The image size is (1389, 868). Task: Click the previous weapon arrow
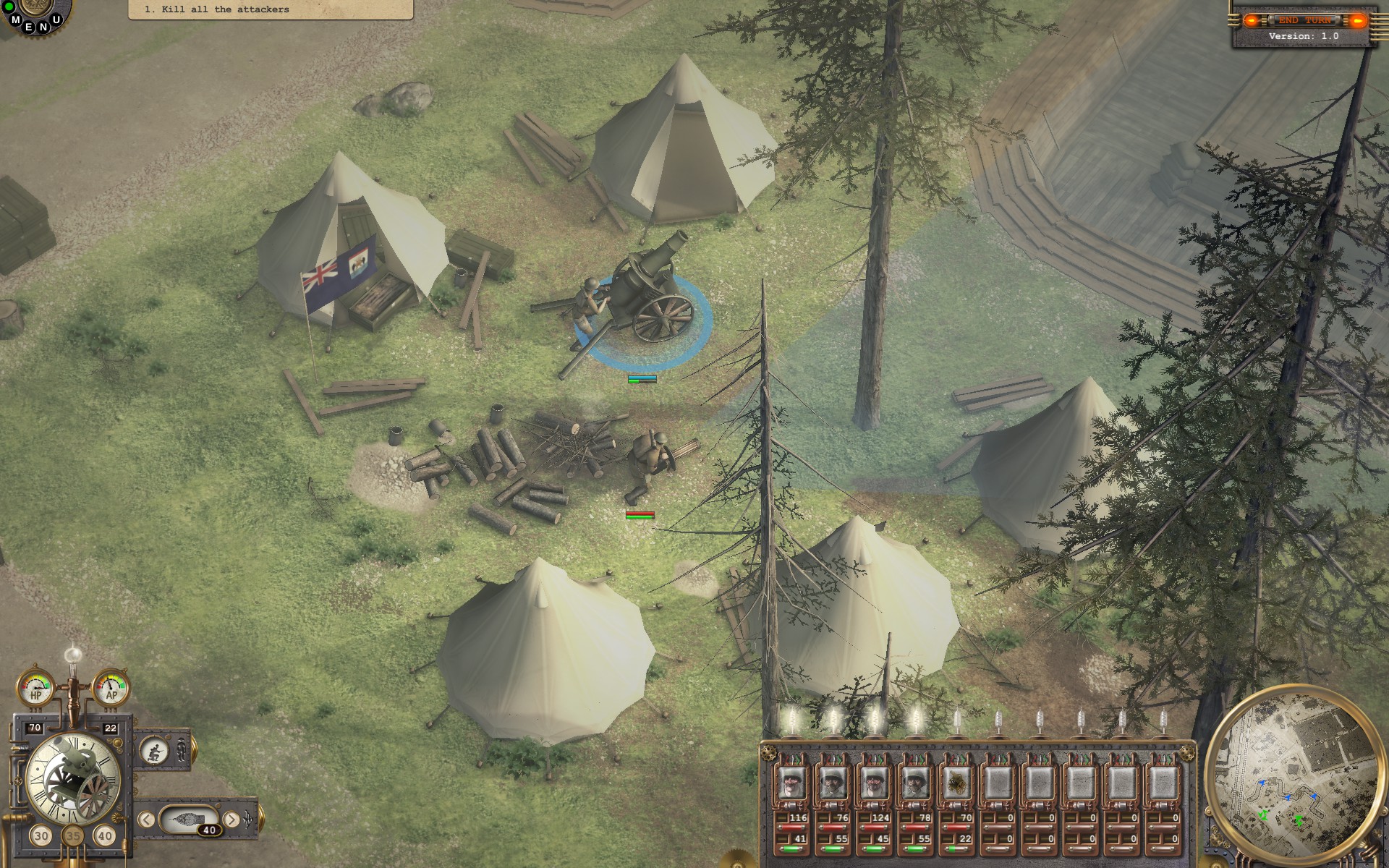[147, 819]
